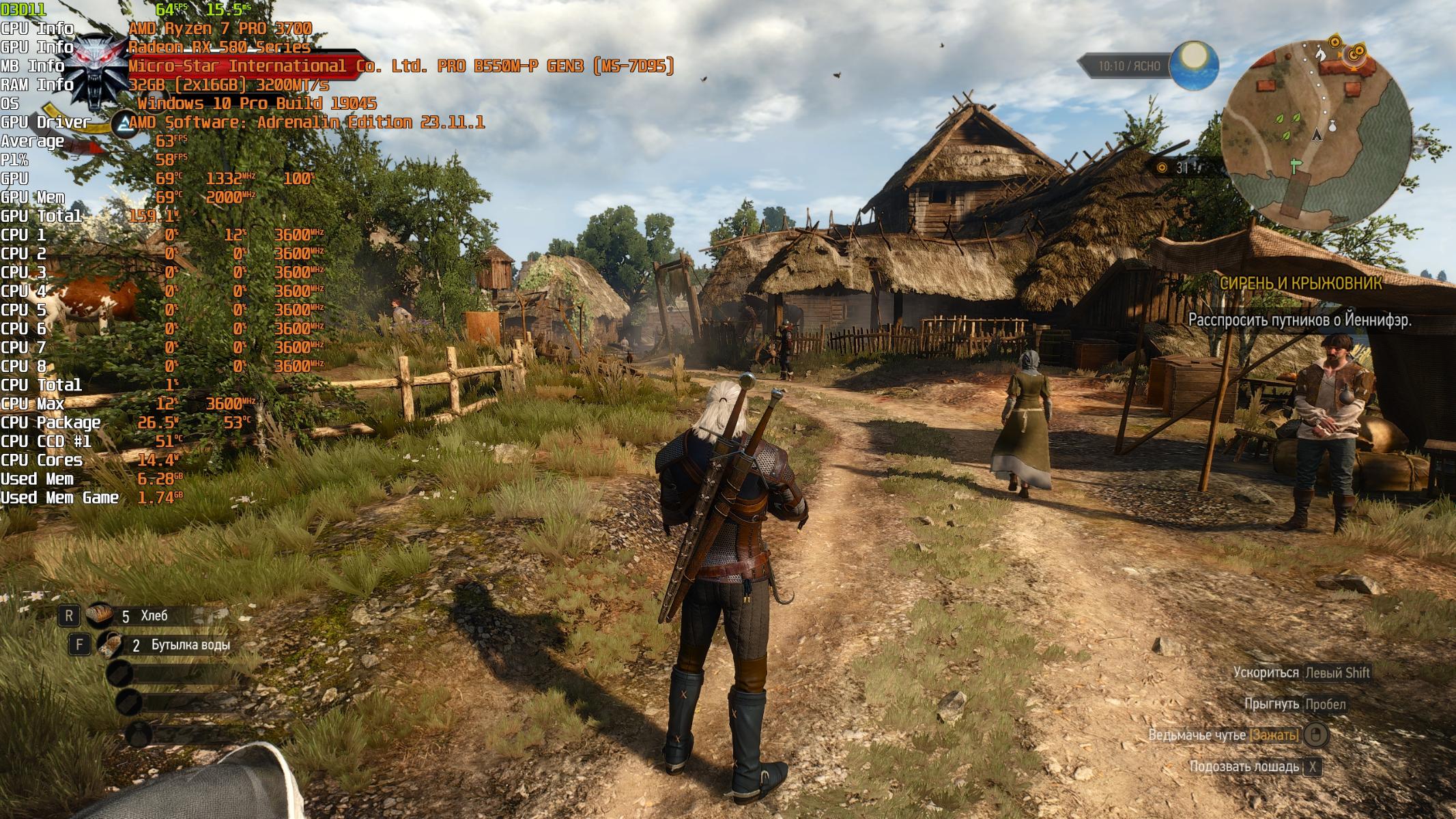Screen dimensions: 1456x819
Task: Click the circular minimap
Action: pos(1315,134)
